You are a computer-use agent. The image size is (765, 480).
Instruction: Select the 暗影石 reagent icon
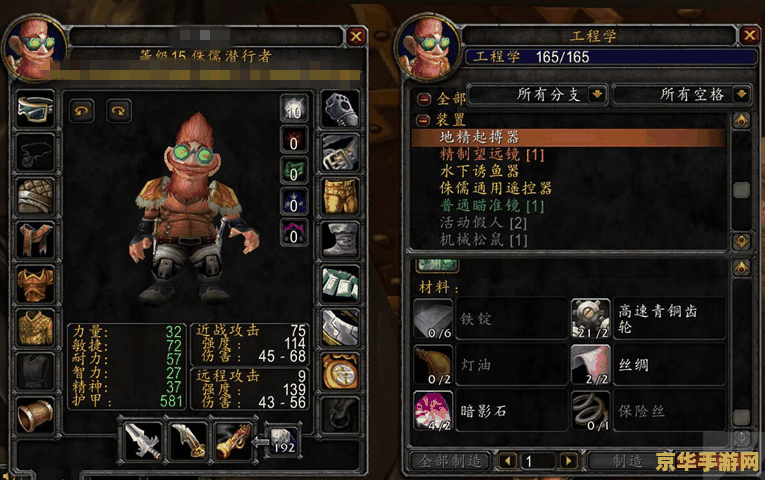[x=432, y=410]
